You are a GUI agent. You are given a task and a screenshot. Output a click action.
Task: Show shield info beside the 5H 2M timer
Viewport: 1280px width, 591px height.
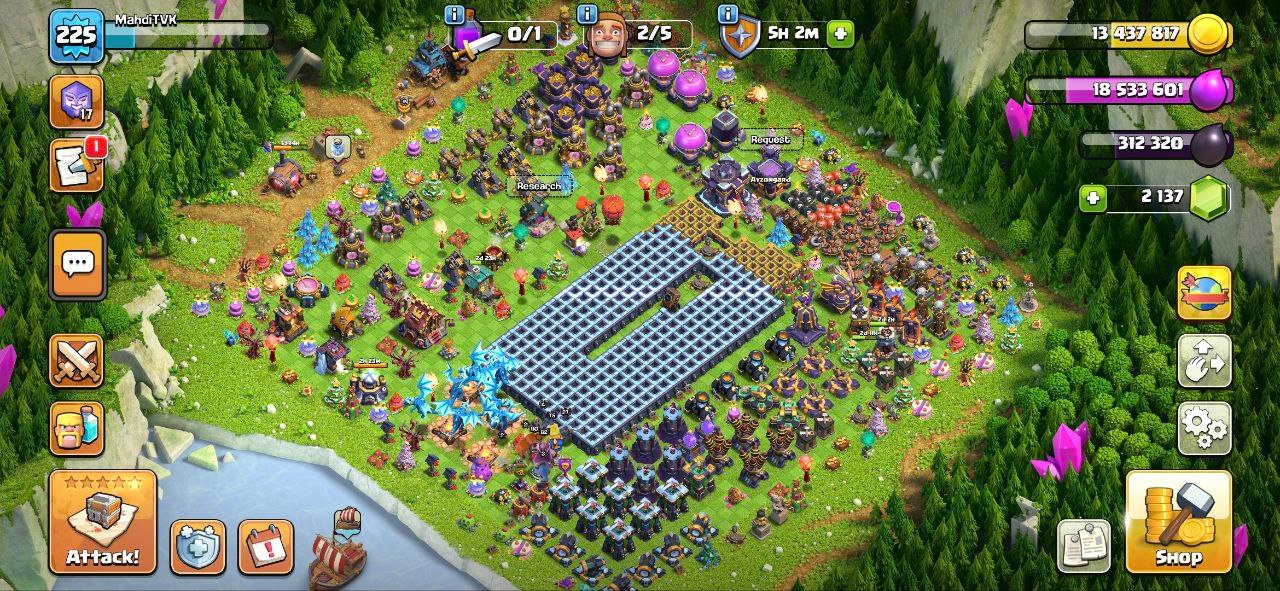pos(727,15)
